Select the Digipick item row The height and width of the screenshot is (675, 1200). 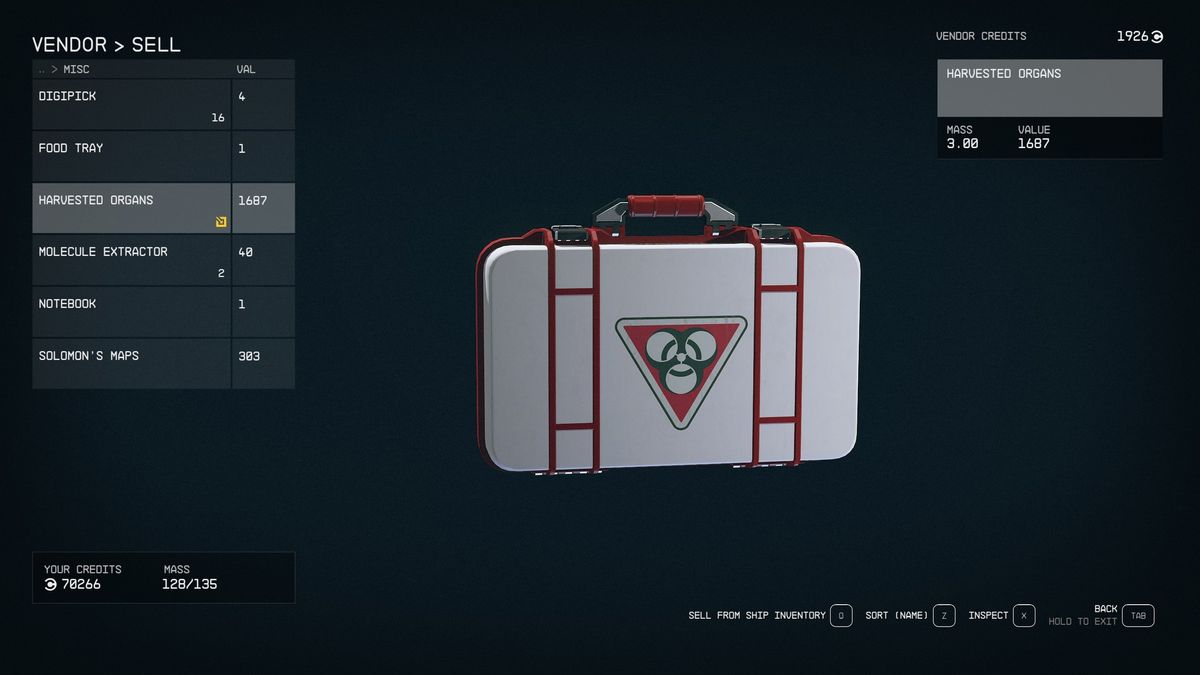[x=132, y=104]
